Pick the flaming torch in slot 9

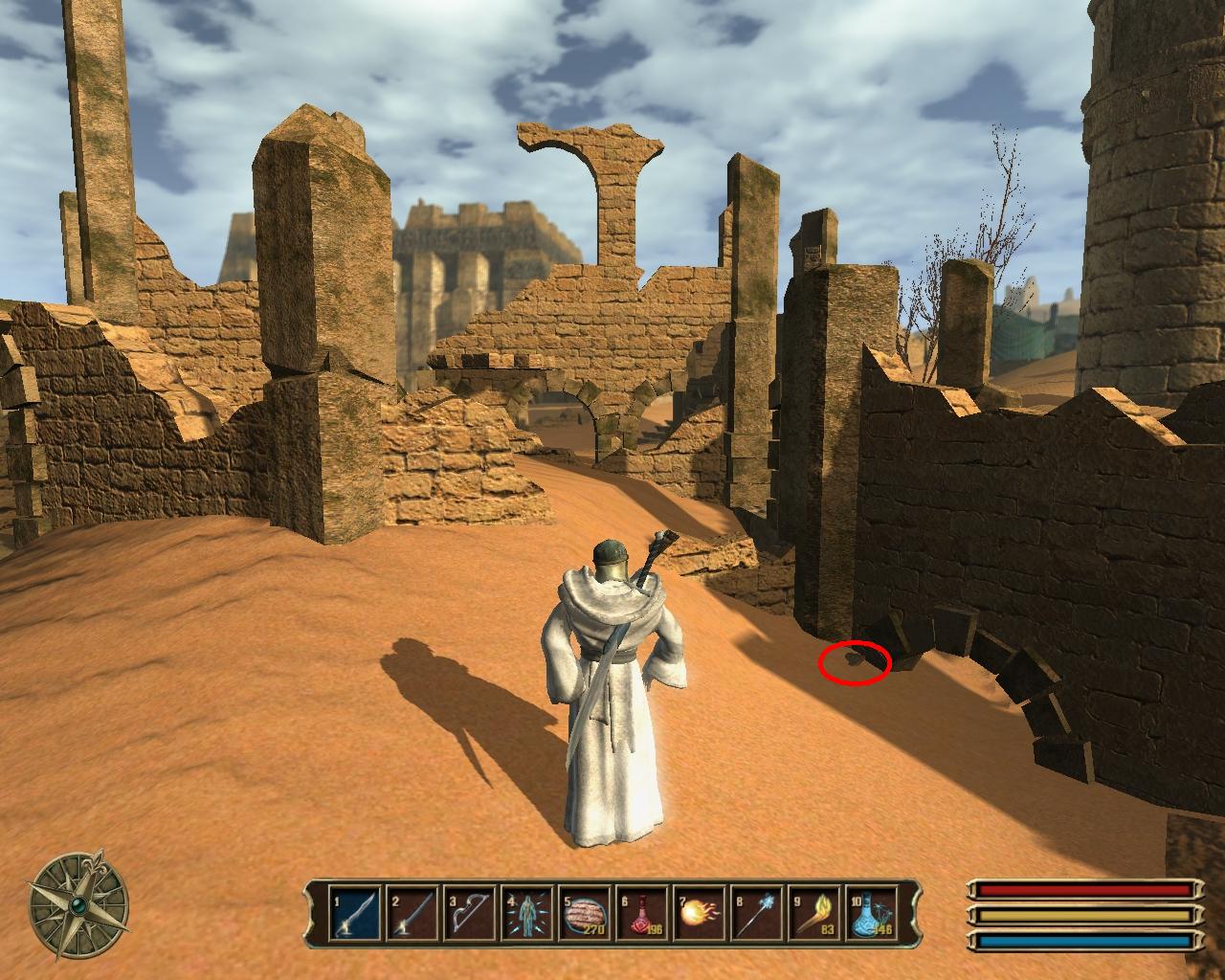click(x=814, y=915)
